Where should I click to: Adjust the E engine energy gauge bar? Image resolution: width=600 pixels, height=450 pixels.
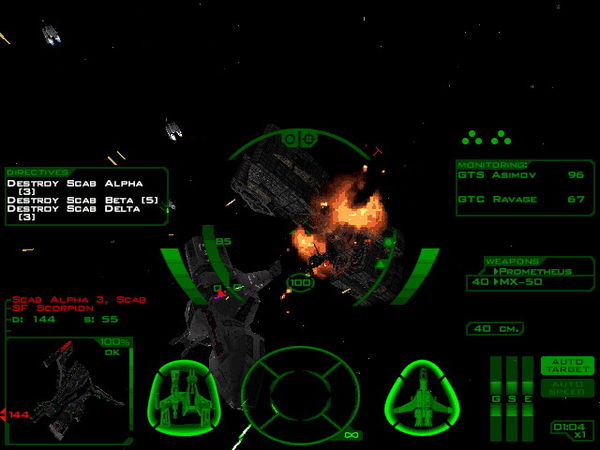tap(527, 385)
